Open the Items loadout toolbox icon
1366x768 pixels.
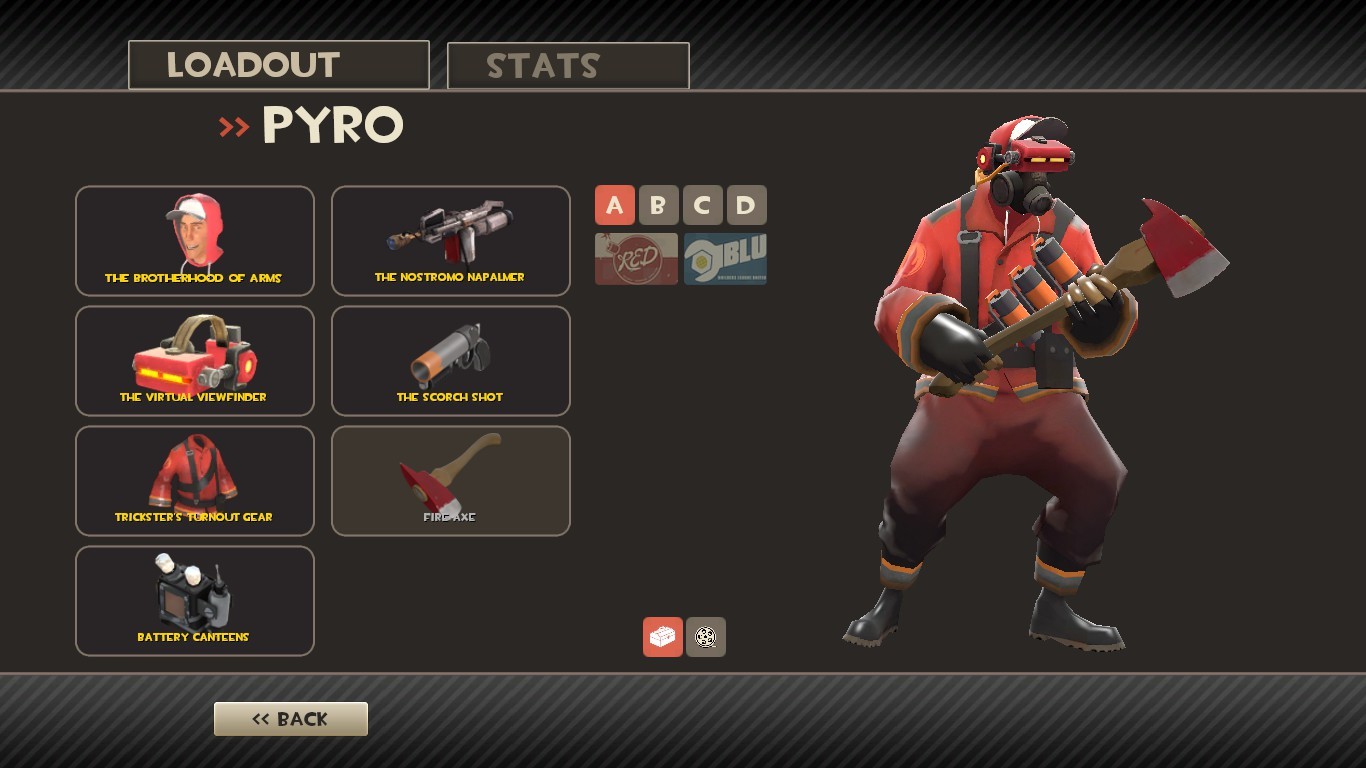pyautogui.click(x=663, y=637)
